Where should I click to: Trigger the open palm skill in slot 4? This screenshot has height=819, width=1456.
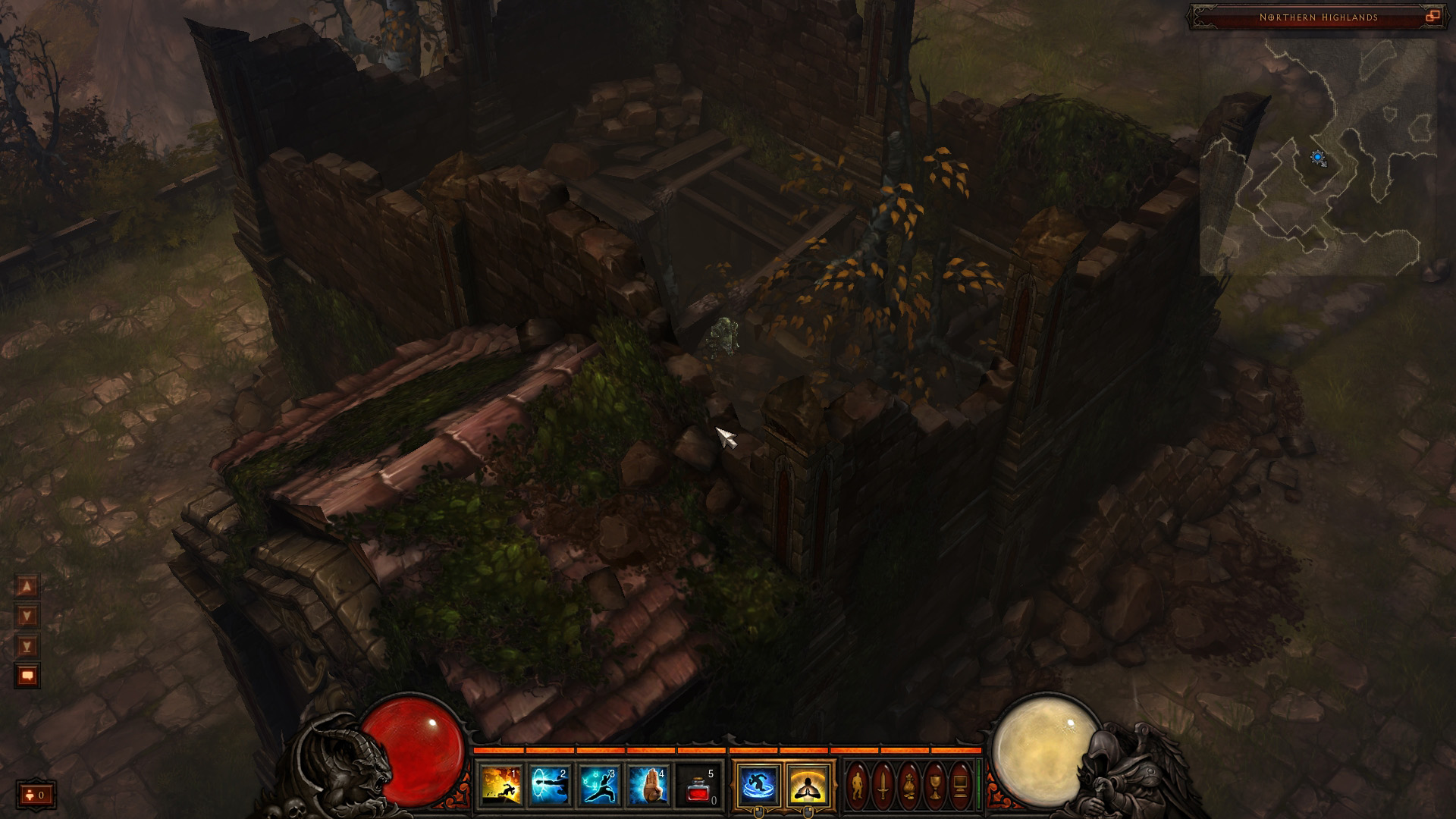coord(649,785)
